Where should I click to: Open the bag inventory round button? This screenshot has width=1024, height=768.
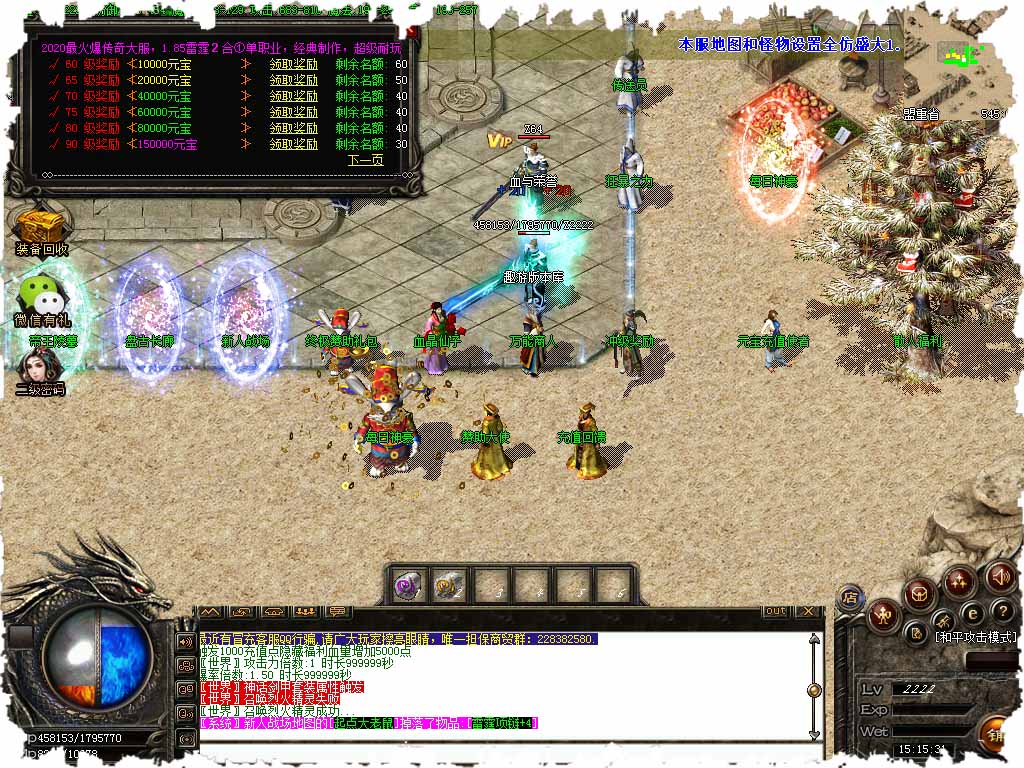[x=920, y=595]
